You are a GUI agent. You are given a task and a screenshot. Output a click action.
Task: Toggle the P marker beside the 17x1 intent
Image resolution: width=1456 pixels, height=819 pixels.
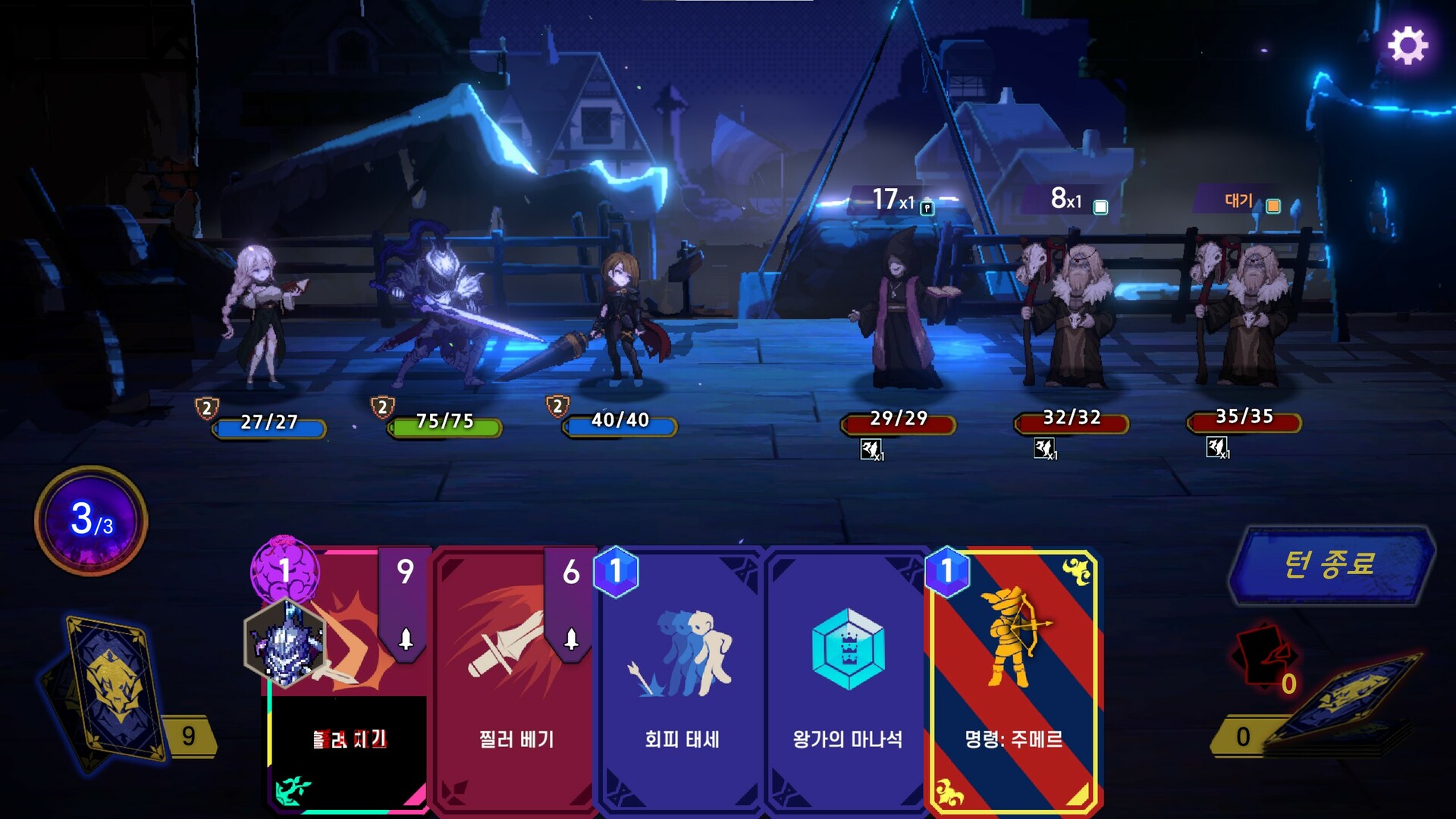(927, 207)
